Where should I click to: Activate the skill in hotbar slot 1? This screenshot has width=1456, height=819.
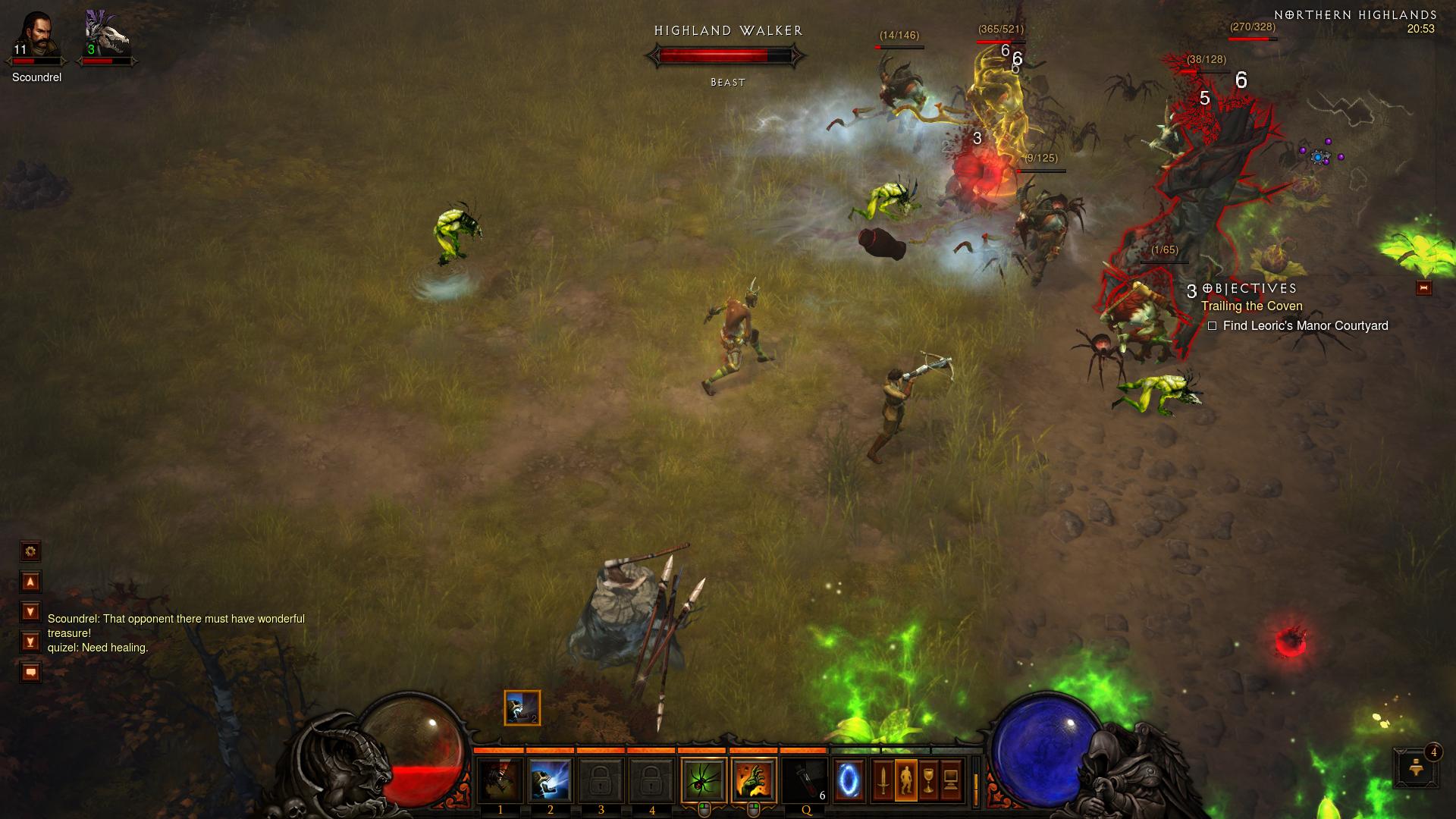click(500, 780)
